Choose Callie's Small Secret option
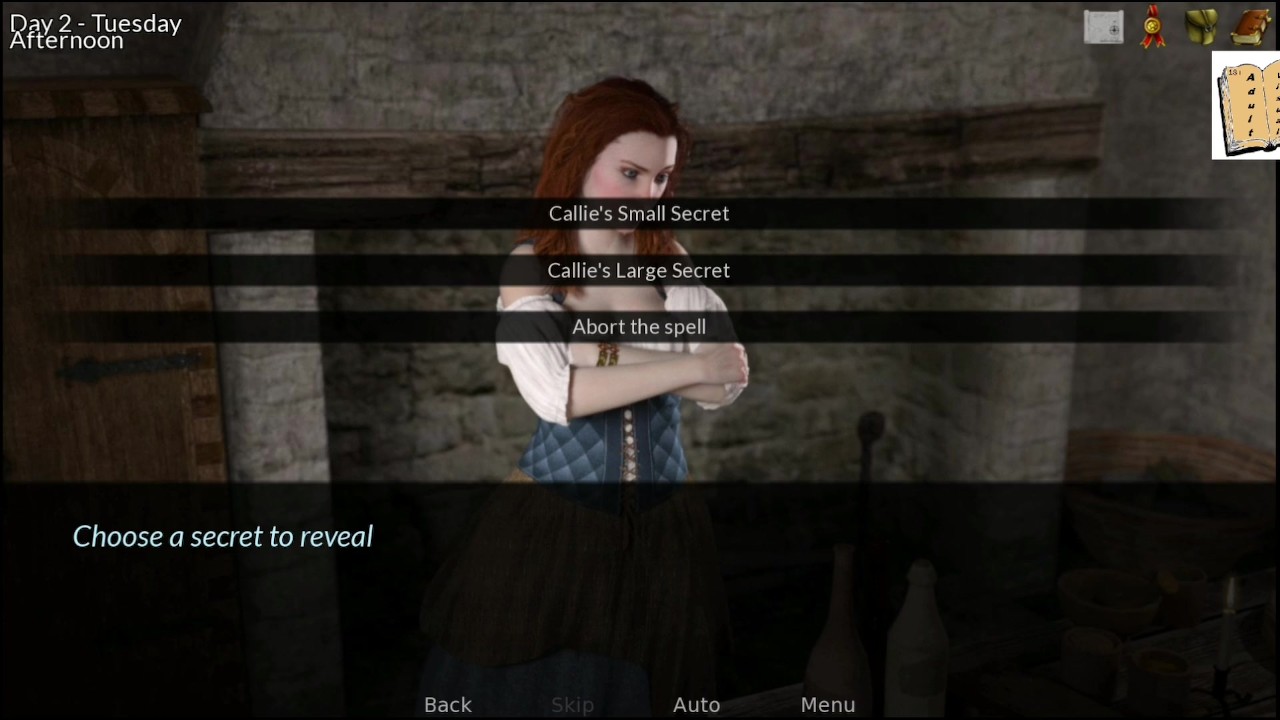 coord(639,213)
